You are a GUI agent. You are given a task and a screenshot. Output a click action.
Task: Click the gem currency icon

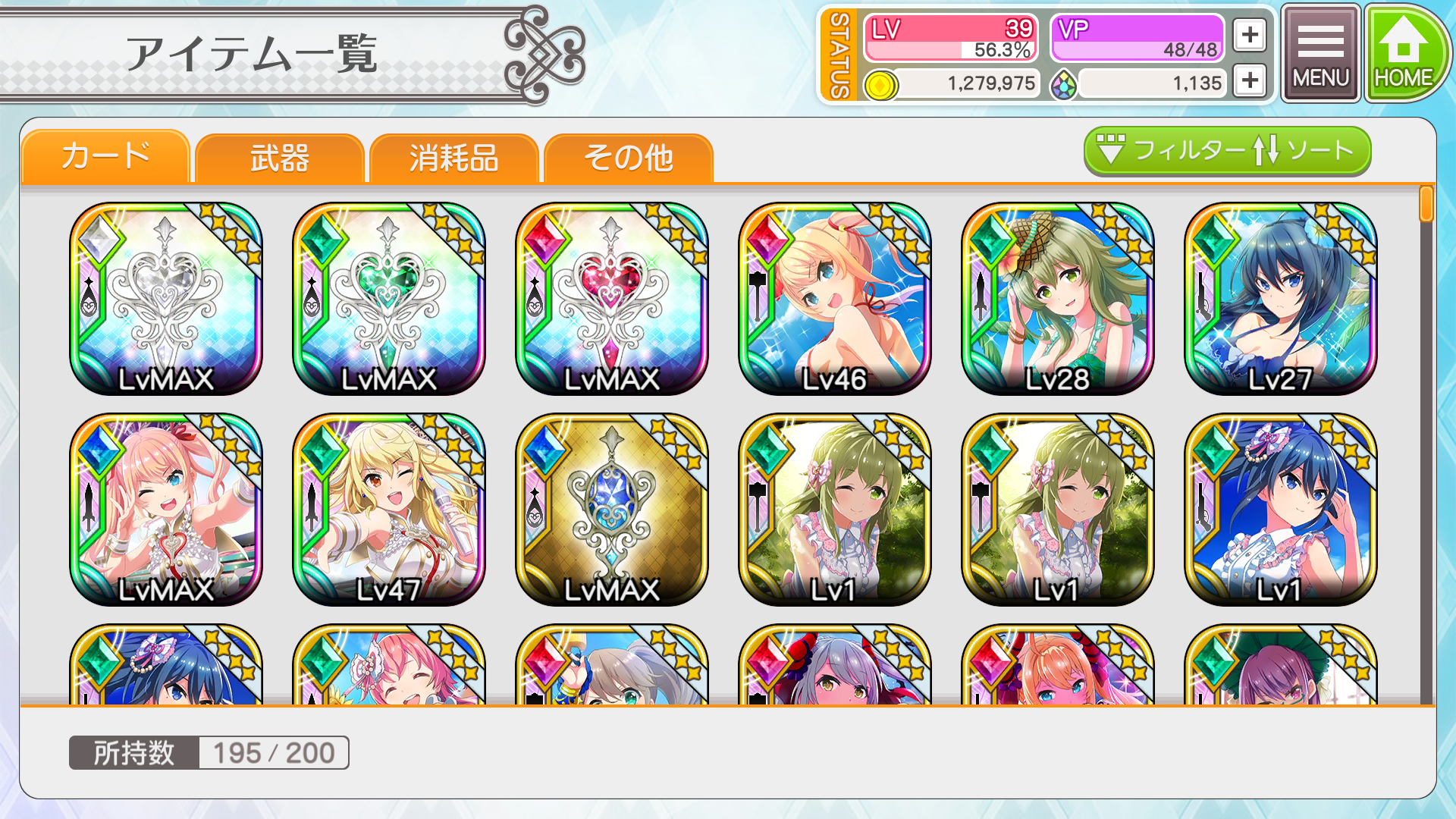click(1065, 83)
